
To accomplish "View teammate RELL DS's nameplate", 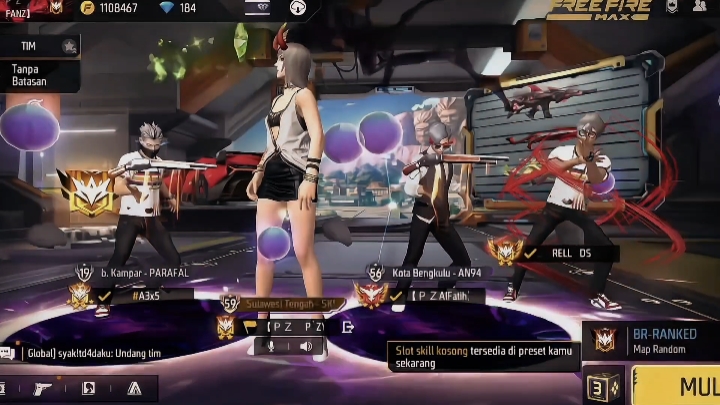I will click(570, 253).
